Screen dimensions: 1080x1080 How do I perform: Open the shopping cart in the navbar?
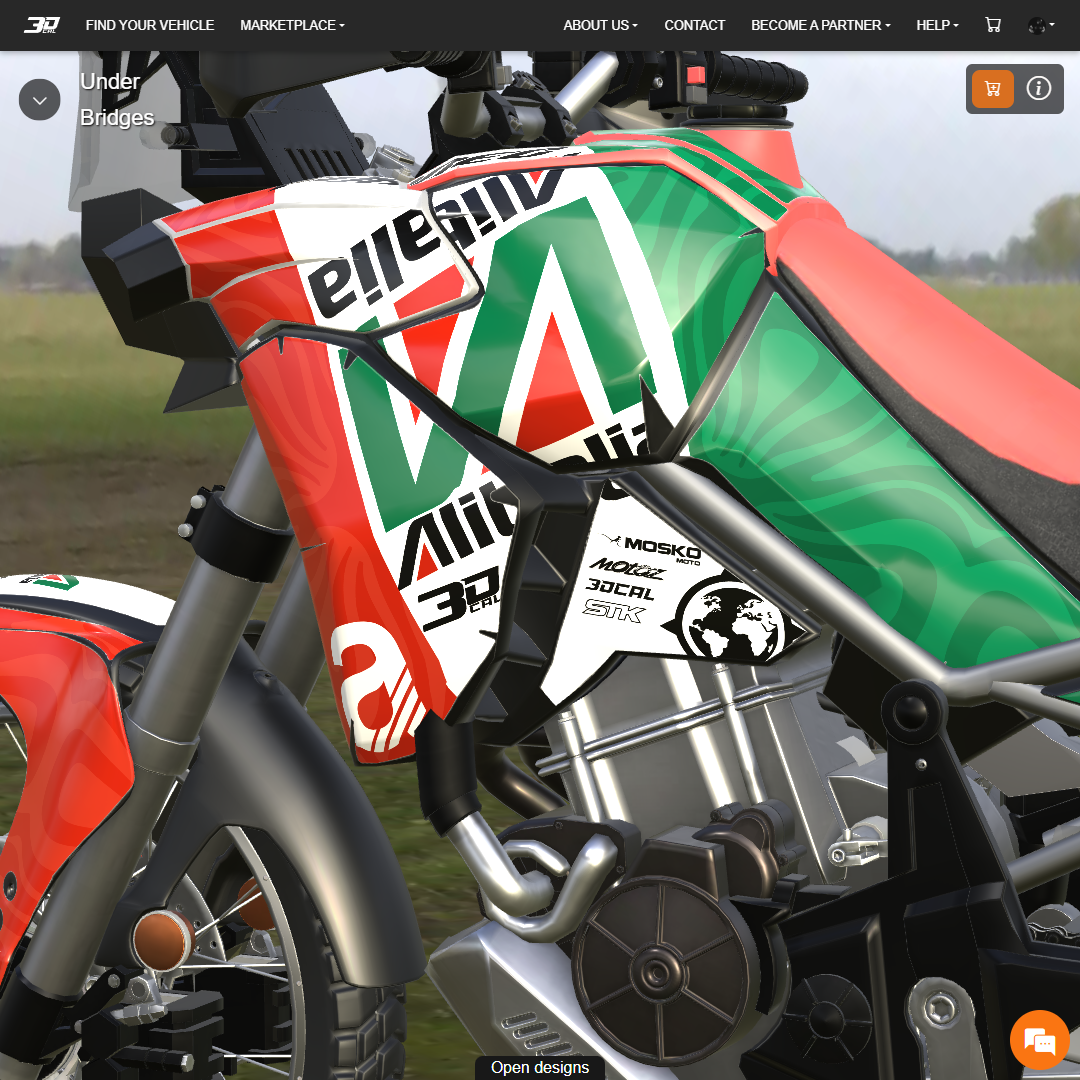(x=993, y=25)
